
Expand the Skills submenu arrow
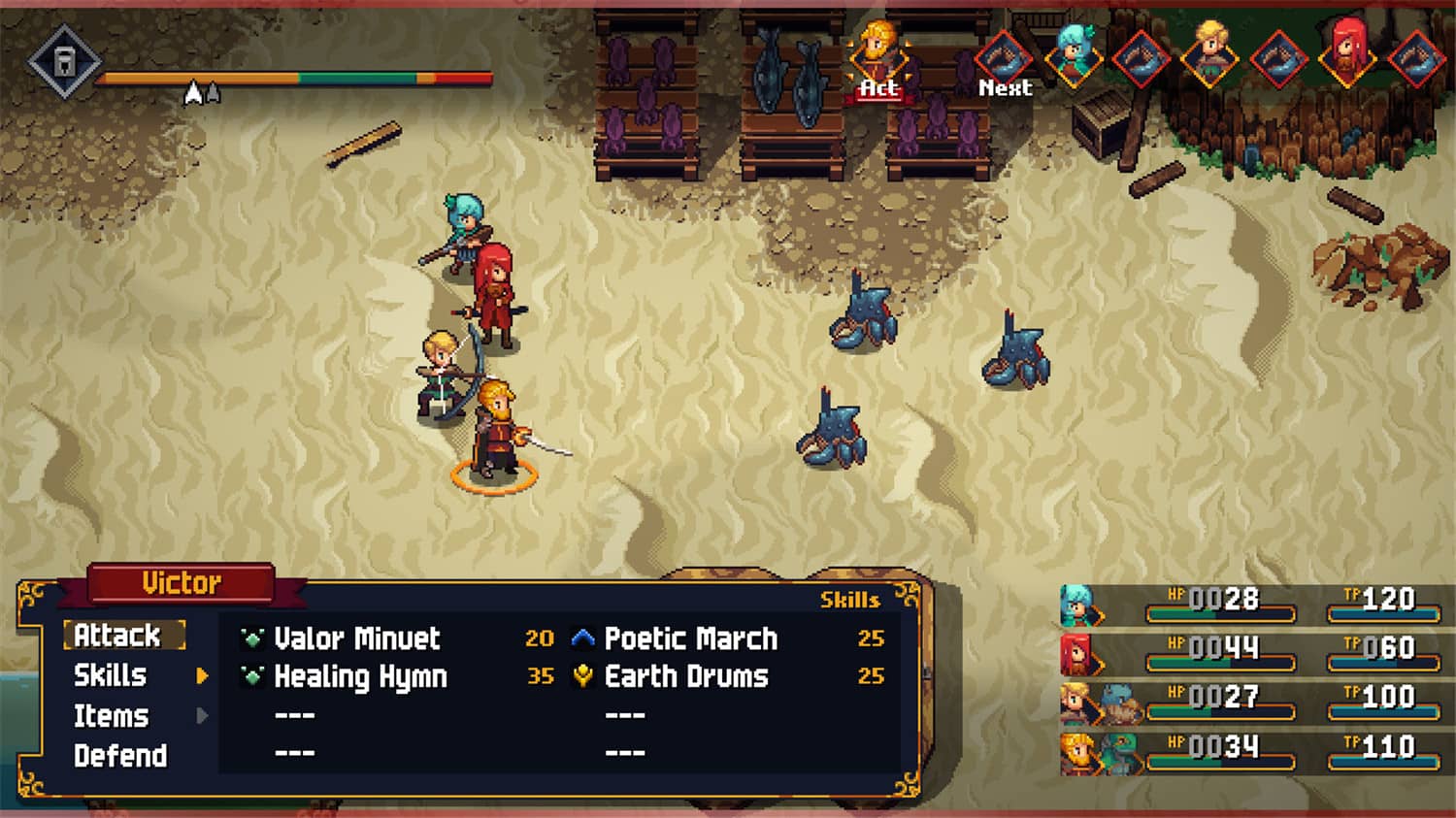pyautogui.click(x=204, y=677)
